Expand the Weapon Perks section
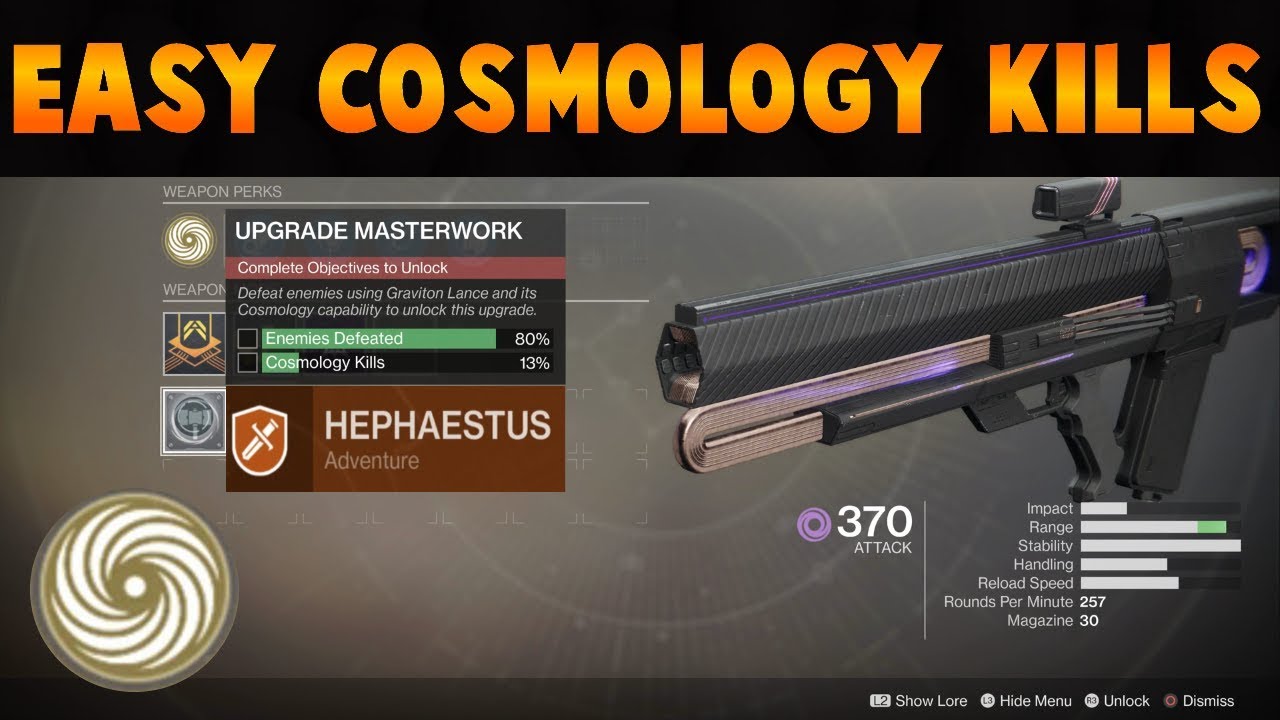 click(x=222, y=191)
